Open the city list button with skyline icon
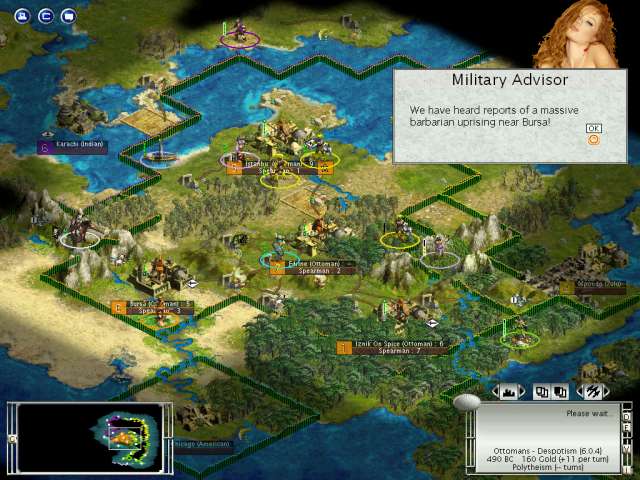 (x=509, y=392)
